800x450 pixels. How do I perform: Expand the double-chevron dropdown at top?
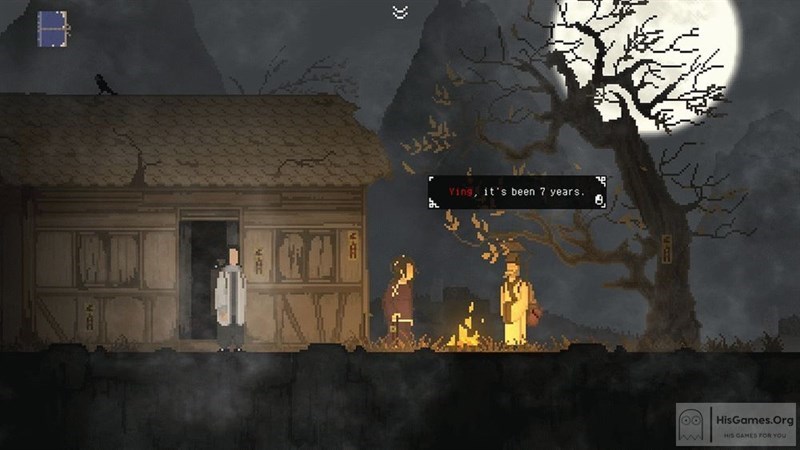pyautogui.click(x=400, y=12)
